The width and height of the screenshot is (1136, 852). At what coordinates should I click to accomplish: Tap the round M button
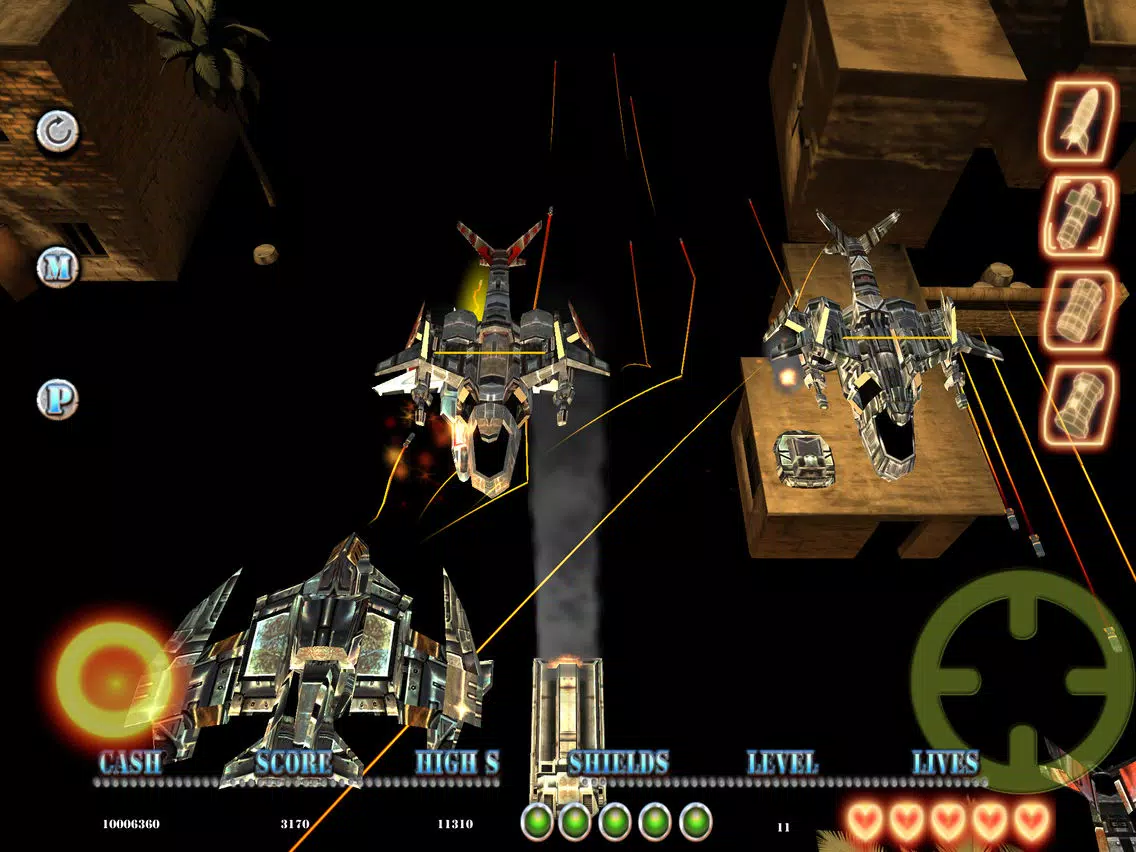57,266
